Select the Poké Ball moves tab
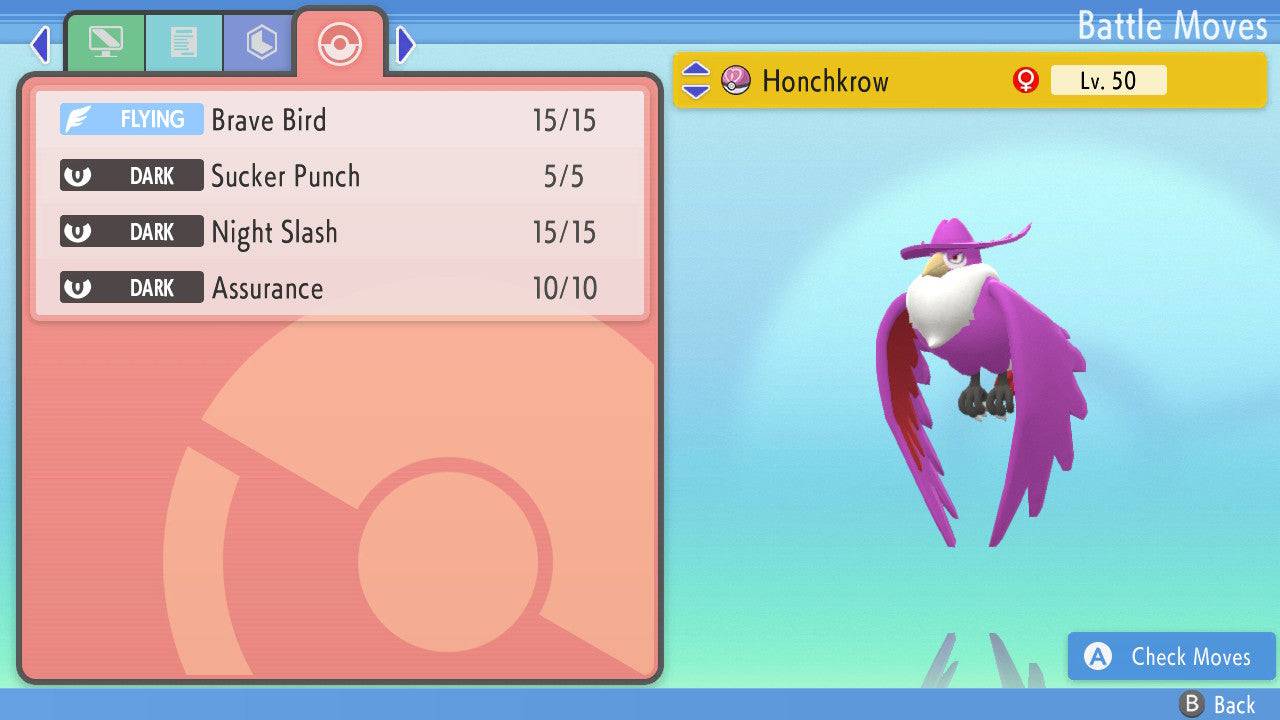The width and height of the screenshot is (1280, 720). [x=340, y=44]
